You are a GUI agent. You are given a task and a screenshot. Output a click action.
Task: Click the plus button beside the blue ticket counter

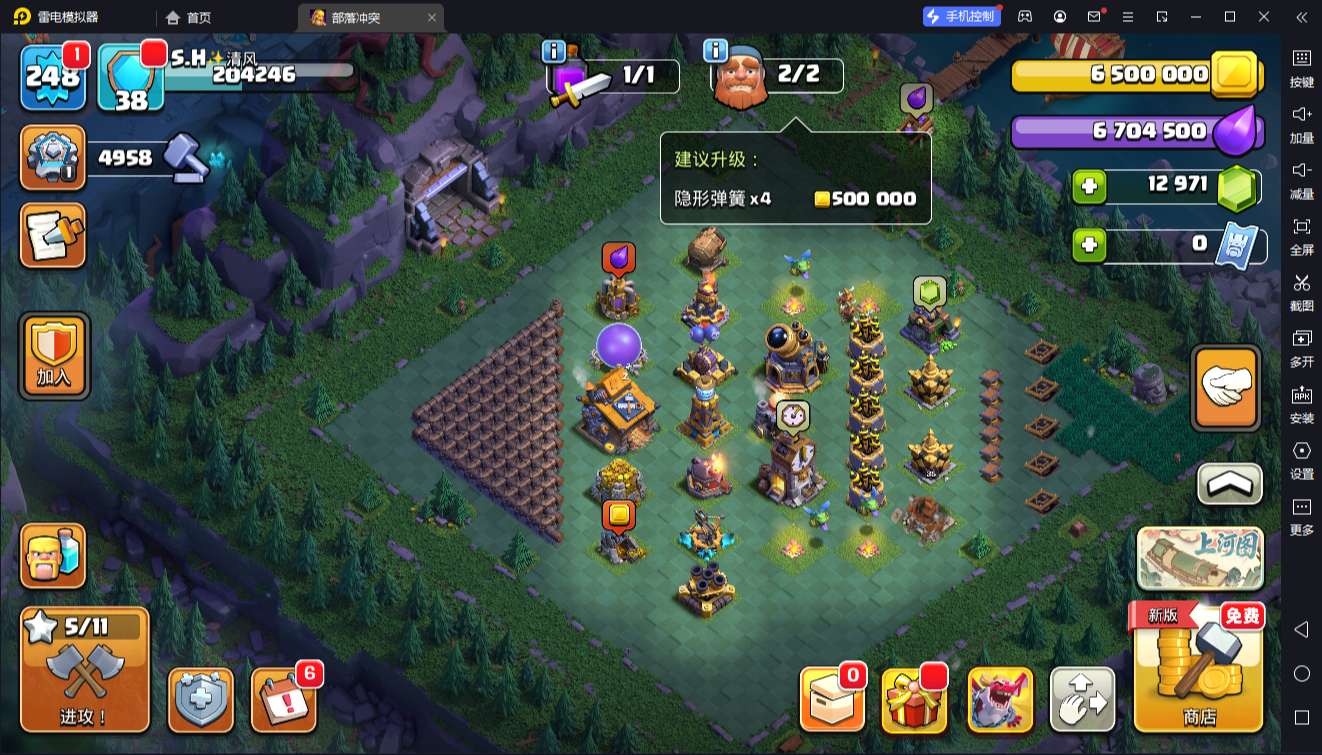click(x=1089, y=244)
